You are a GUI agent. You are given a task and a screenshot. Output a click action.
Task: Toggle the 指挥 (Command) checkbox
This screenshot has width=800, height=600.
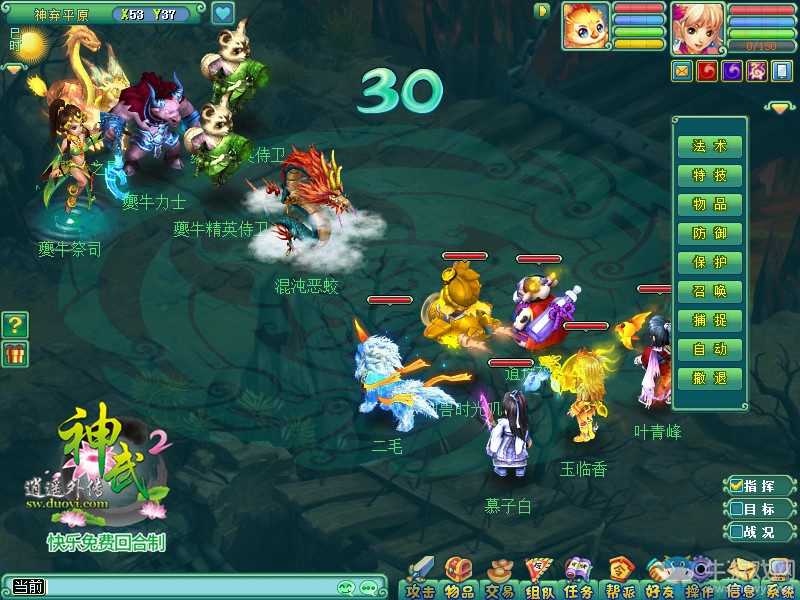pyautogui.click(x=736, y=486)
